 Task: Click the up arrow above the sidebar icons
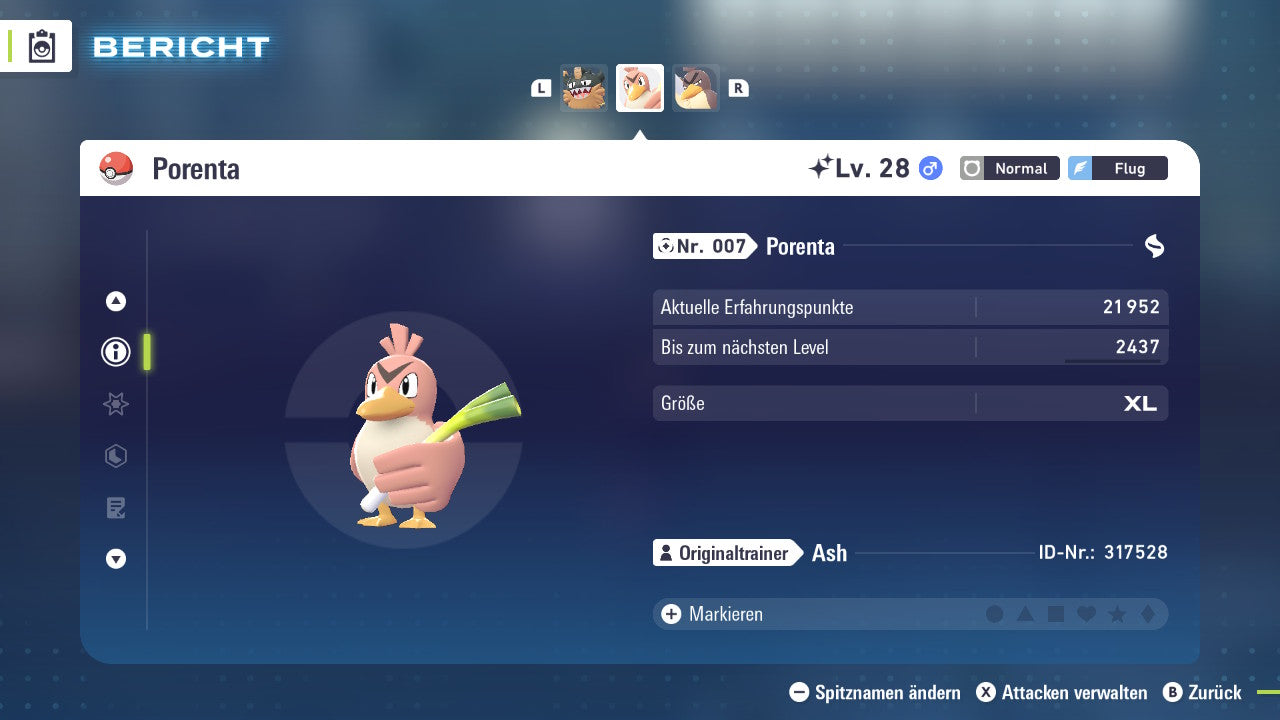click(115, 301)
